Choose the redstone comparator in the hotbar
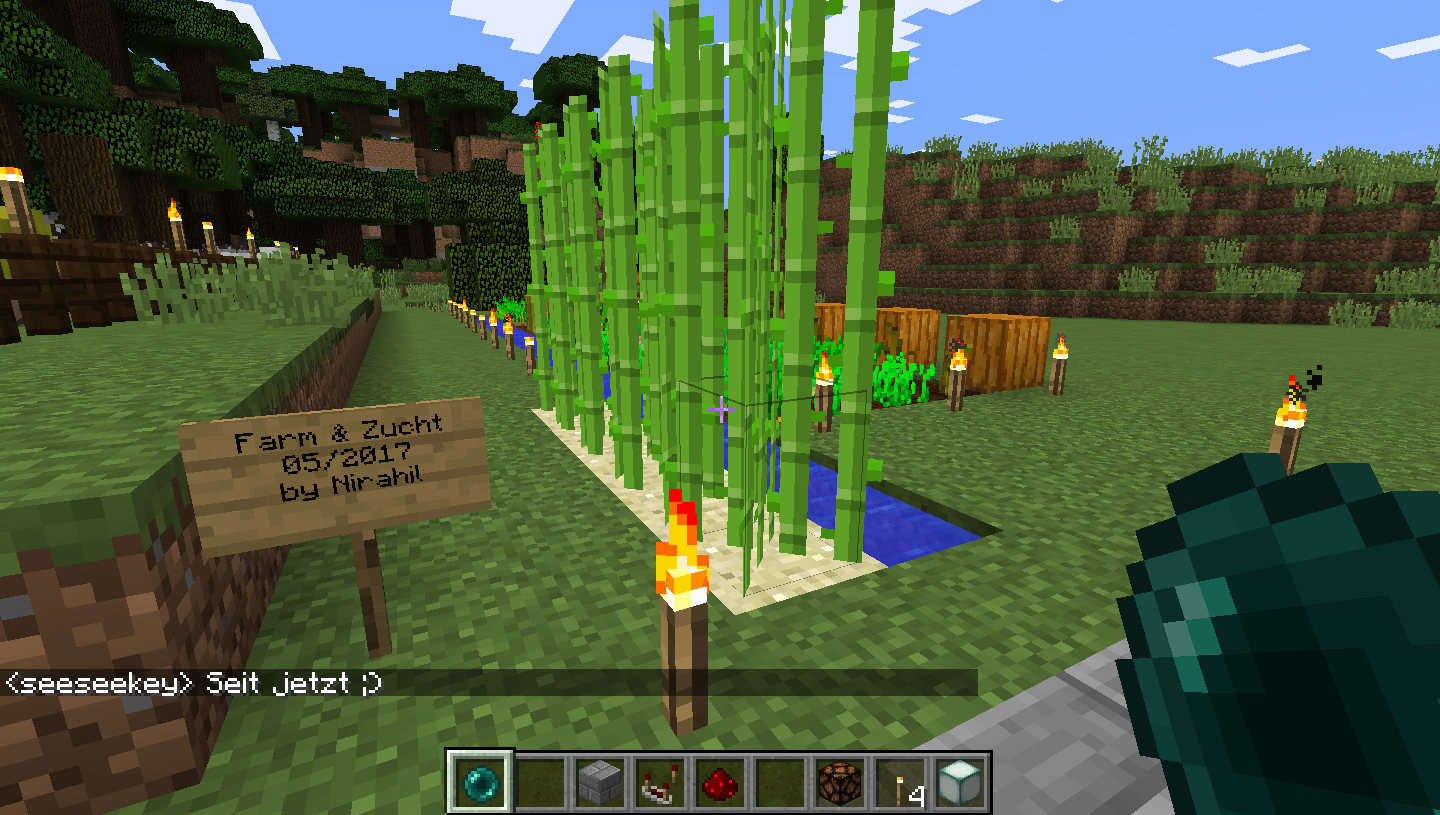This screenshot has height=815, width=1440. pos(660,782)
